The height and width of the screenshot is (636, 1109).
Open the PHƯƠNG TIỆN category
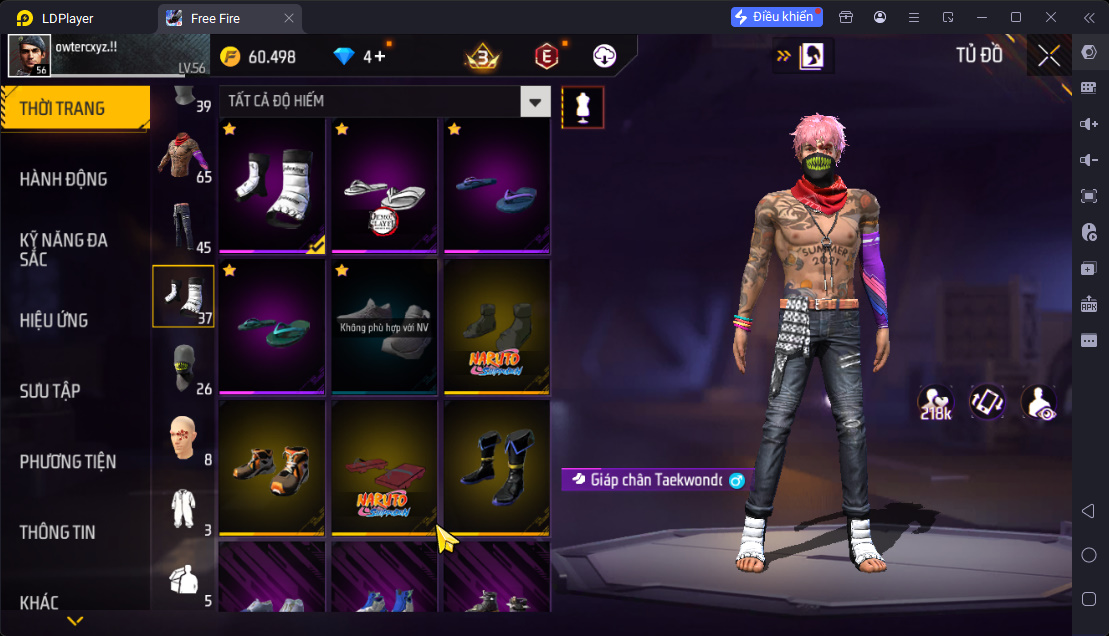point(68,461)
